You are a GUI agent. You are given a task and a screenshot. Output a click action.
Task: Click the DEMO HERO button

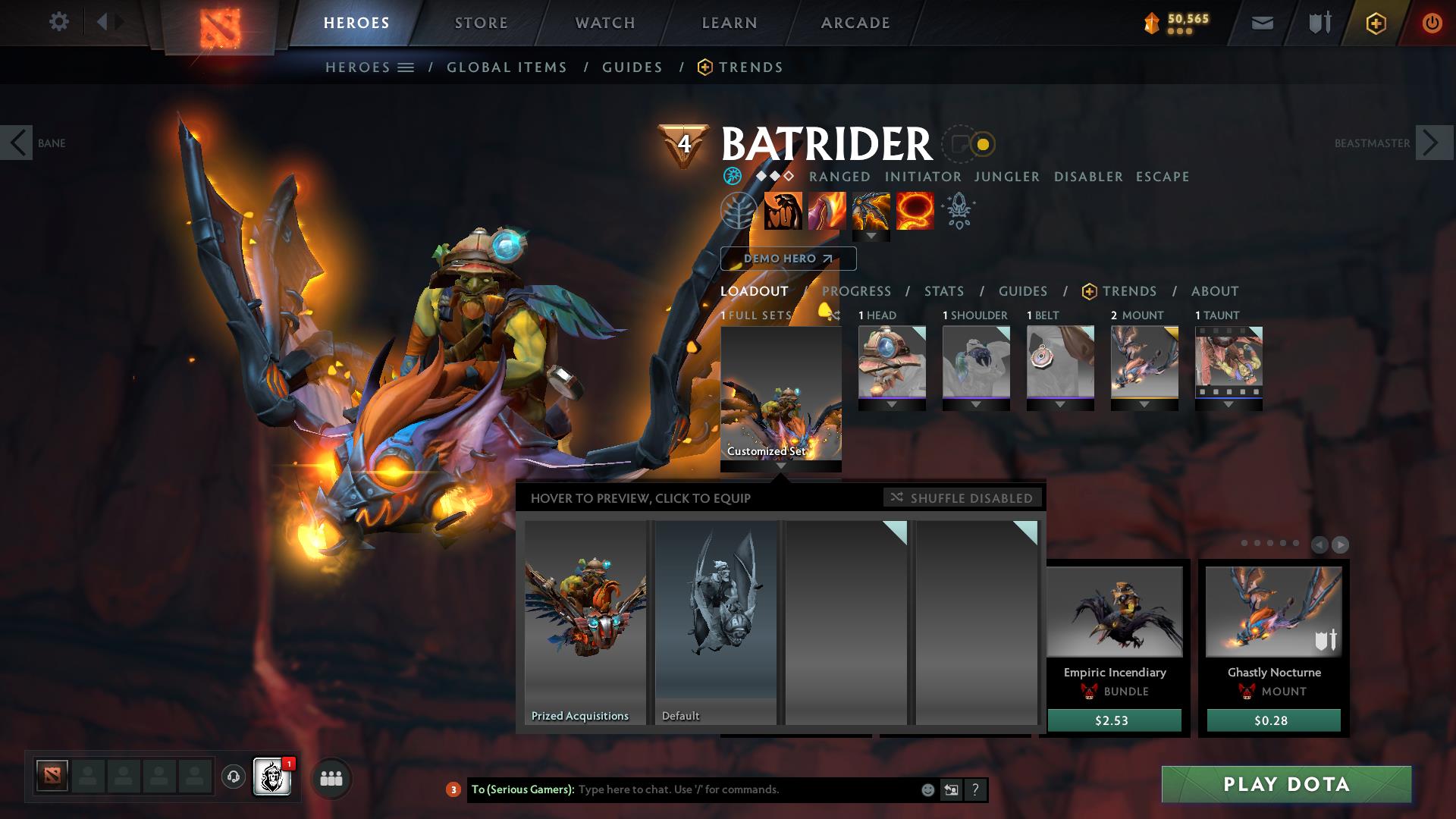[788, 259]
